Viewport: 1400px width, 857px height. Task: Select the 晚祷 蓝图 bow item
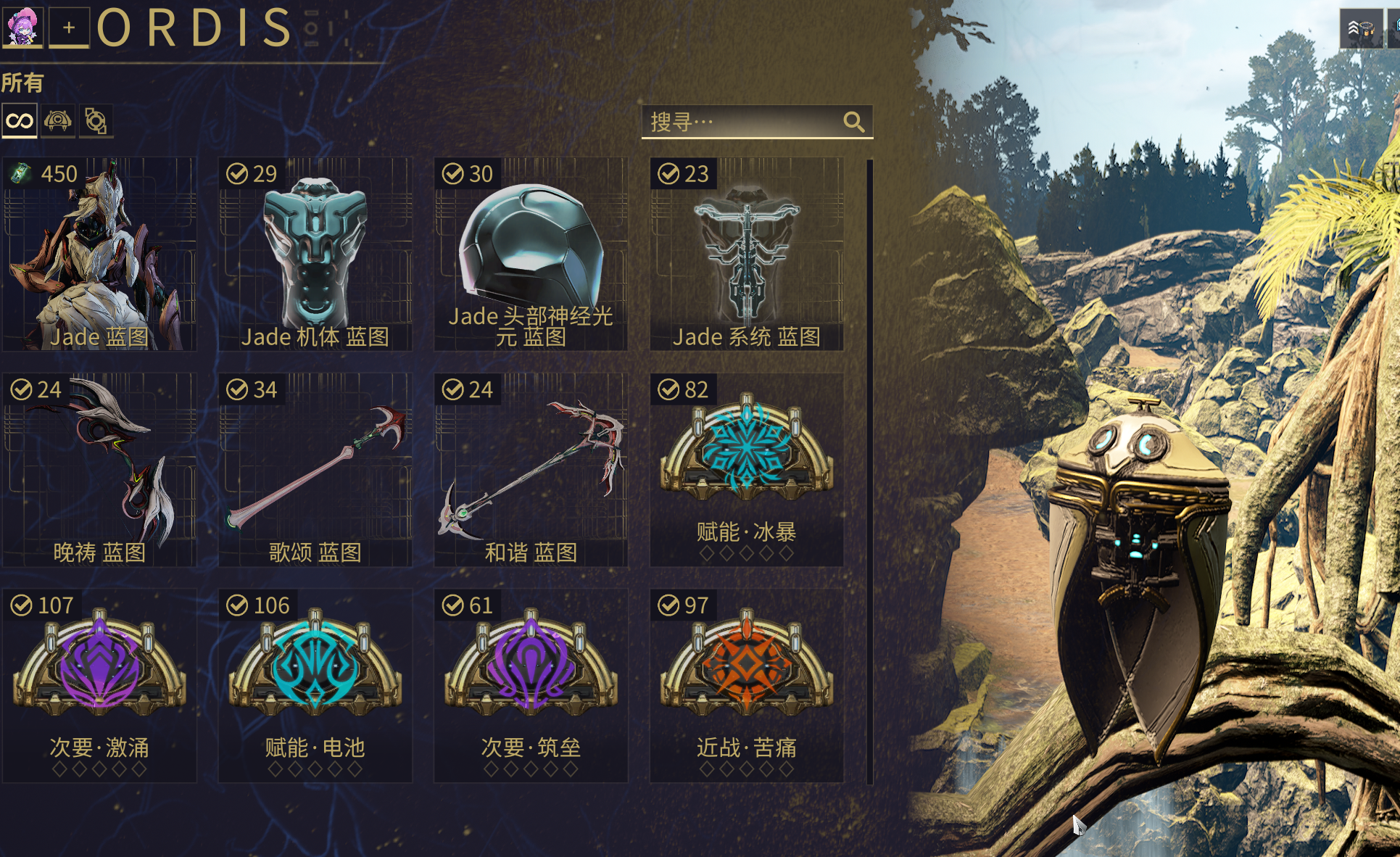[x=99, y=470]
